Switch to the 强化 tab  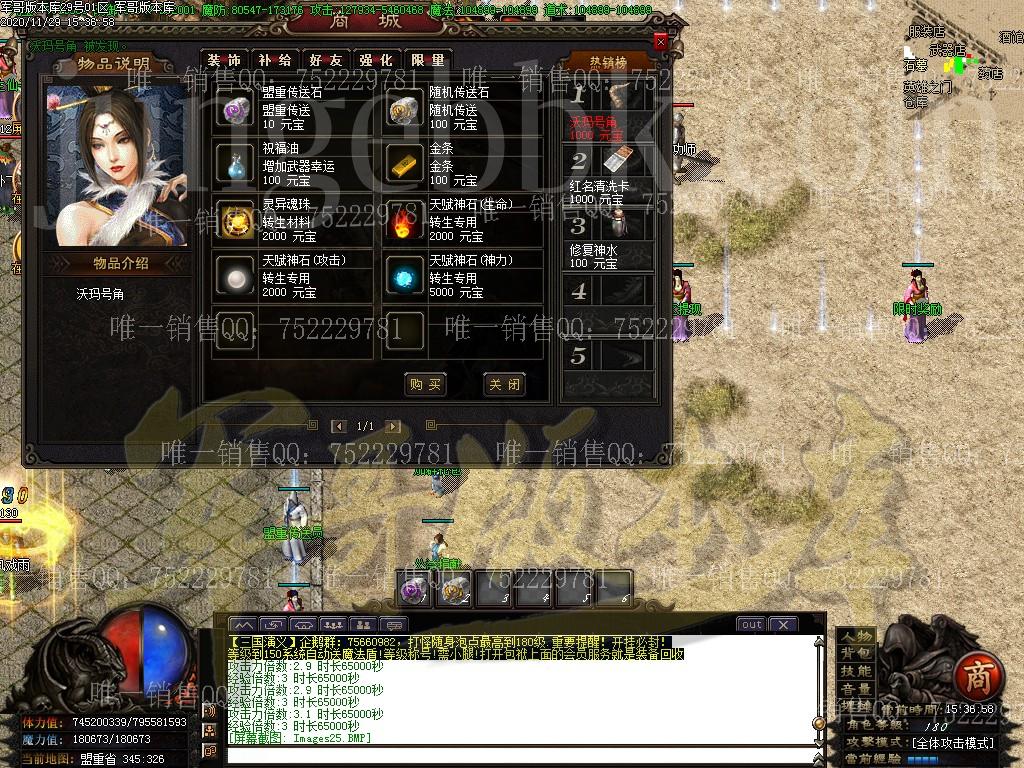376,60
